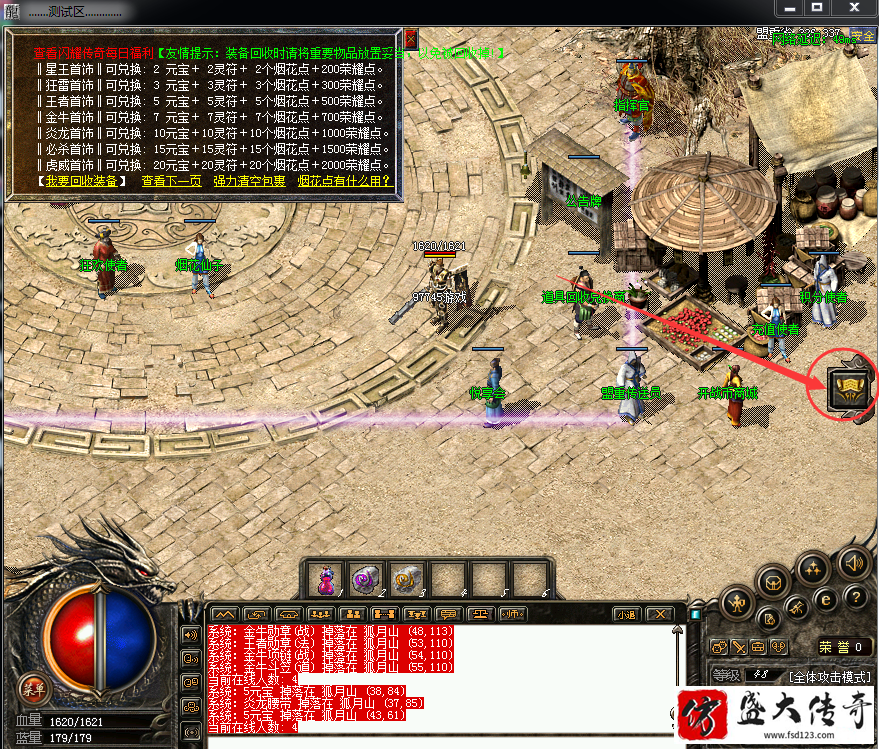Use the purple swirl scroll in the hotbar

coord(364,579)
